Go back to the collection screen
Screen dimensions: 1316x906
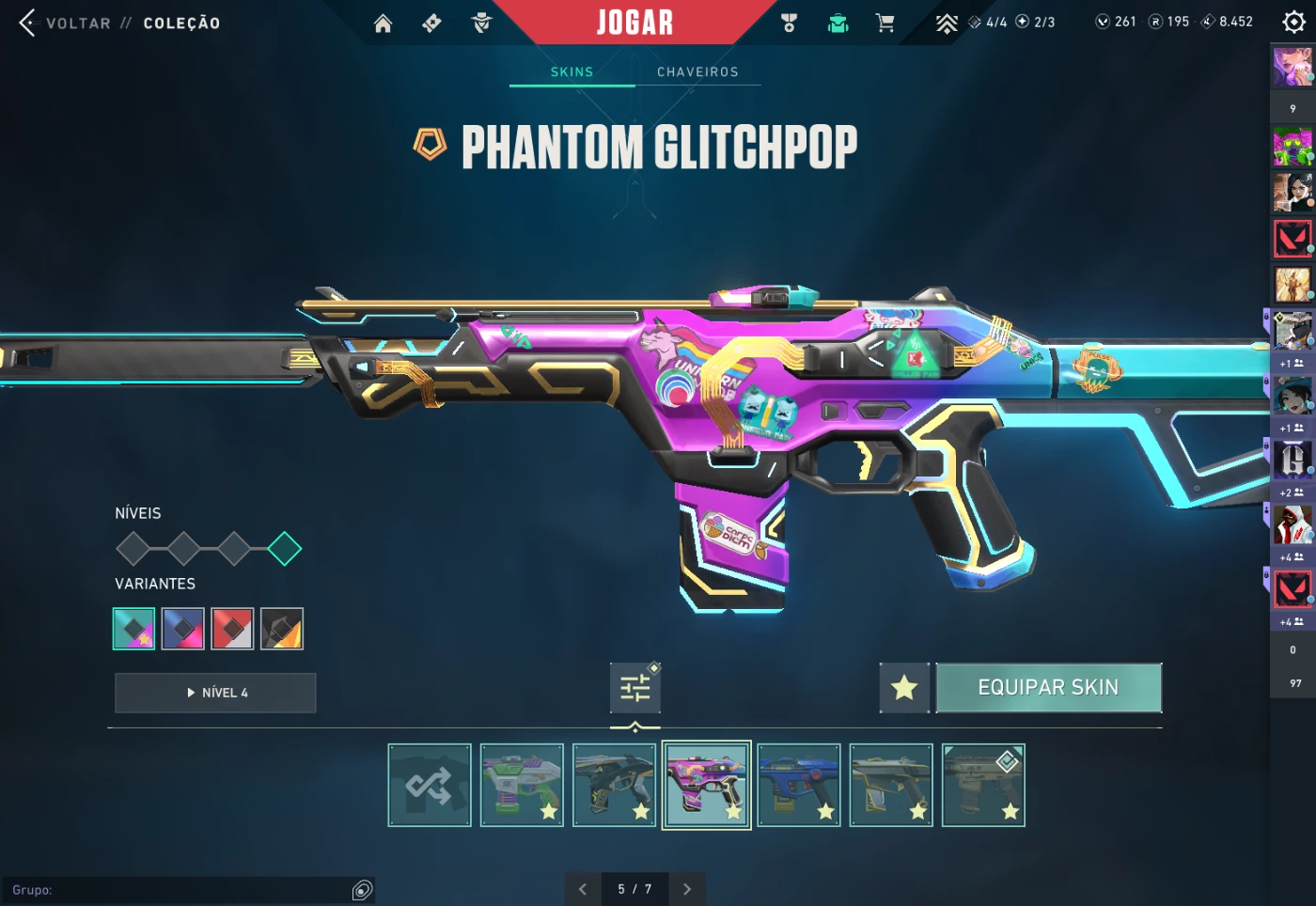pos(66,23)
